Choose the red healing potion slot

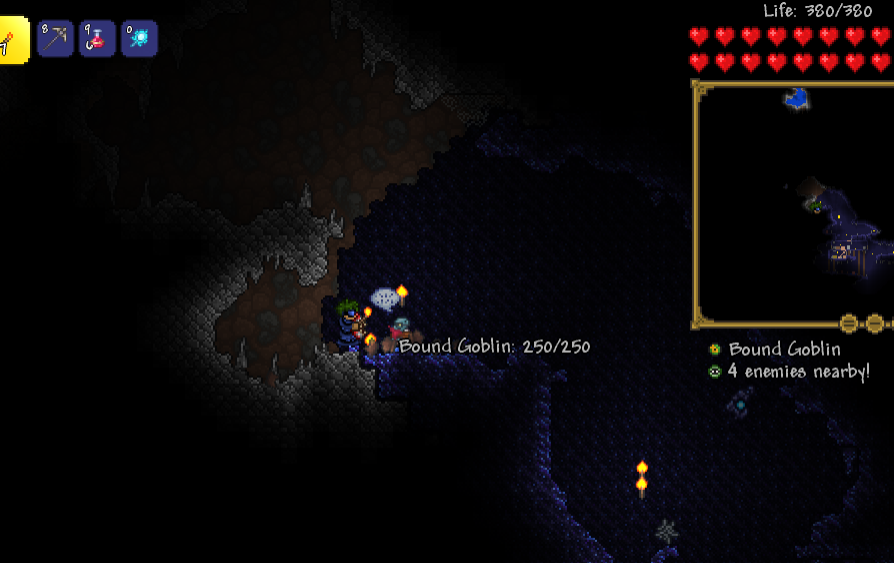coord(97,38)
